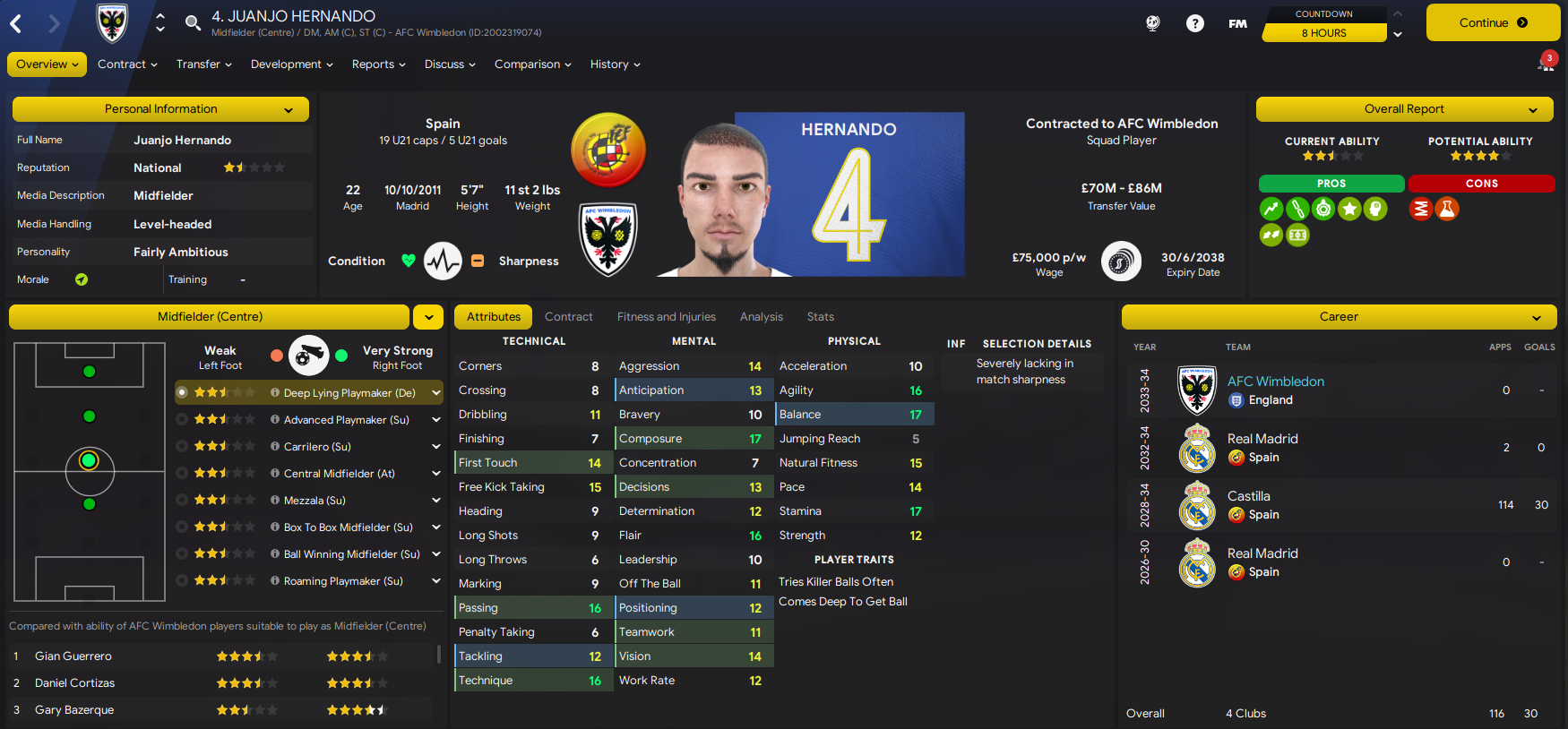Open the search magnifier icon
Screen dimensions: 1568x729
(193, 22)
